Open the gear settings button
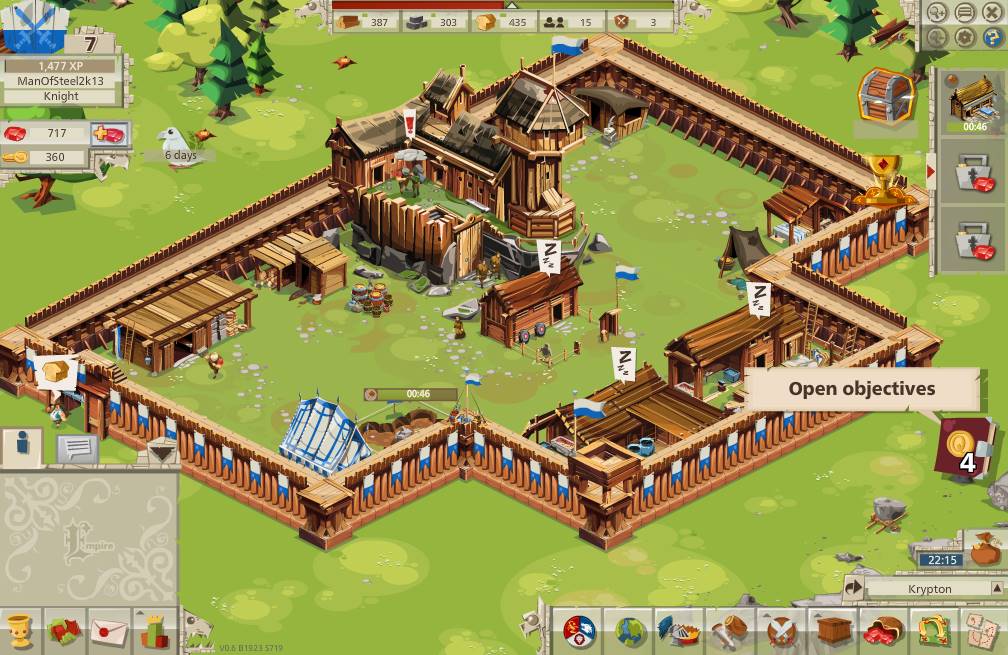 [965, 37]
